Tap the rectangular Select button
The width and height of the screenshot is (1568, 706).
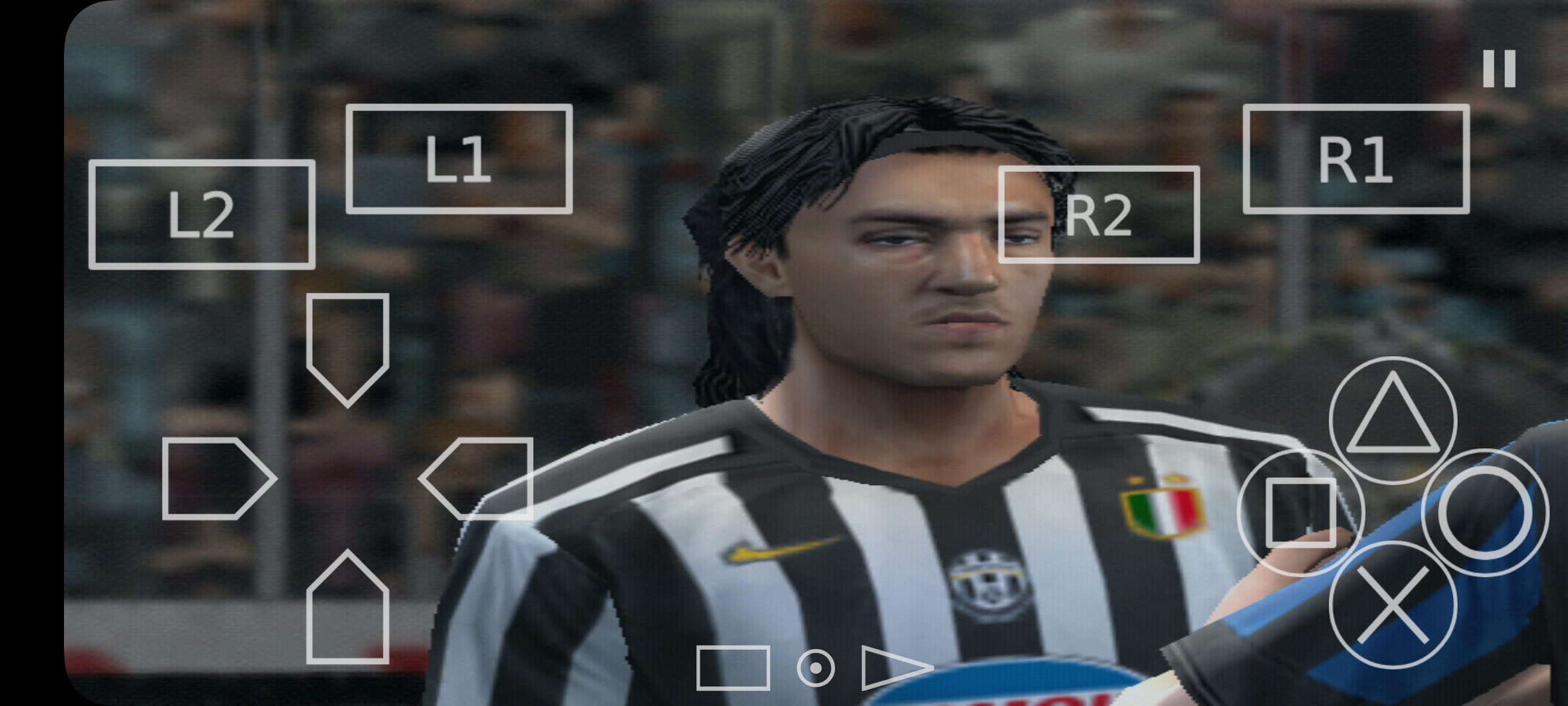coord(732,667)
